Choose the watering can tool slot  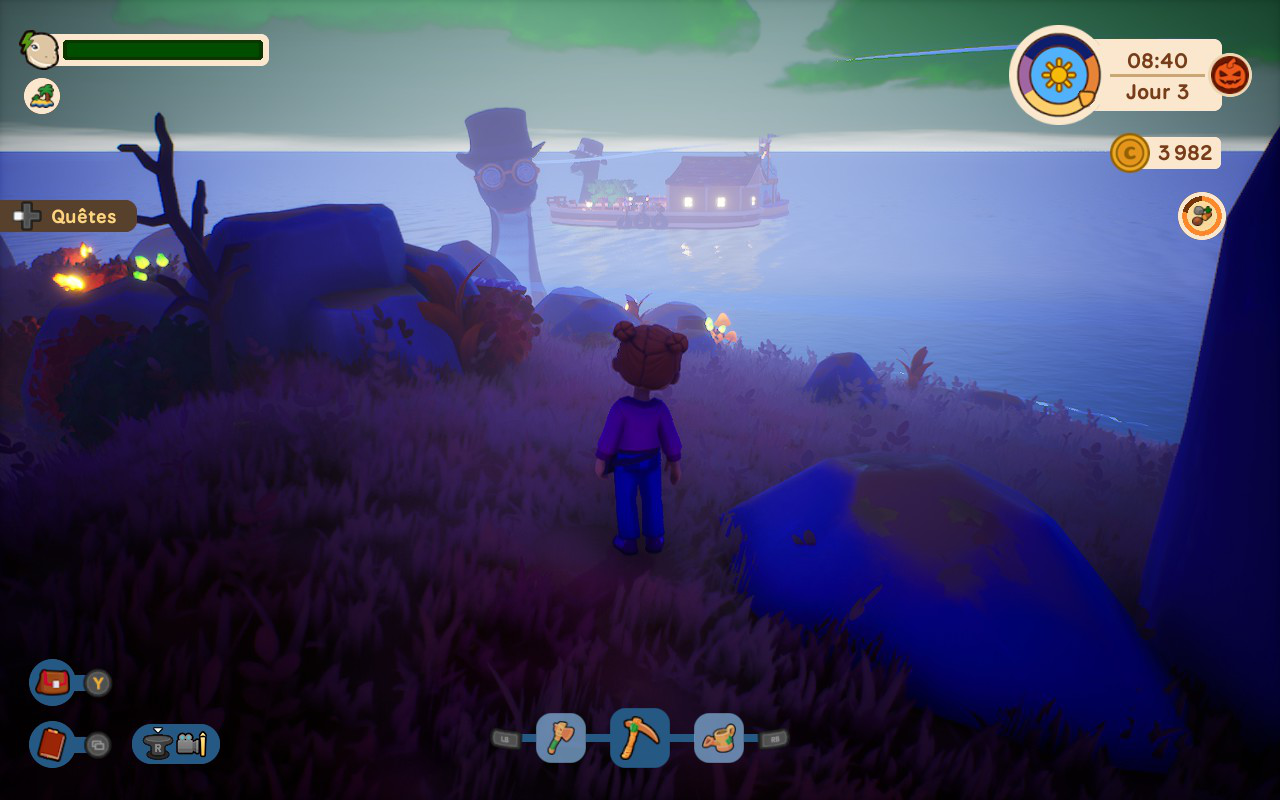(x=718, y=738)
